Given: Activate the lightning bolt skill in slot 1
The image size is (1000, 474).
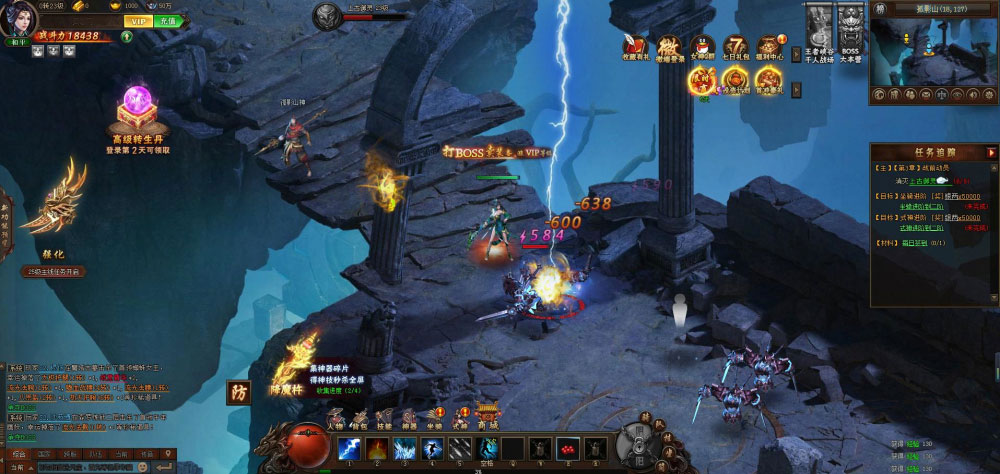Looking at the screenshot, I should tap(349, 449).
